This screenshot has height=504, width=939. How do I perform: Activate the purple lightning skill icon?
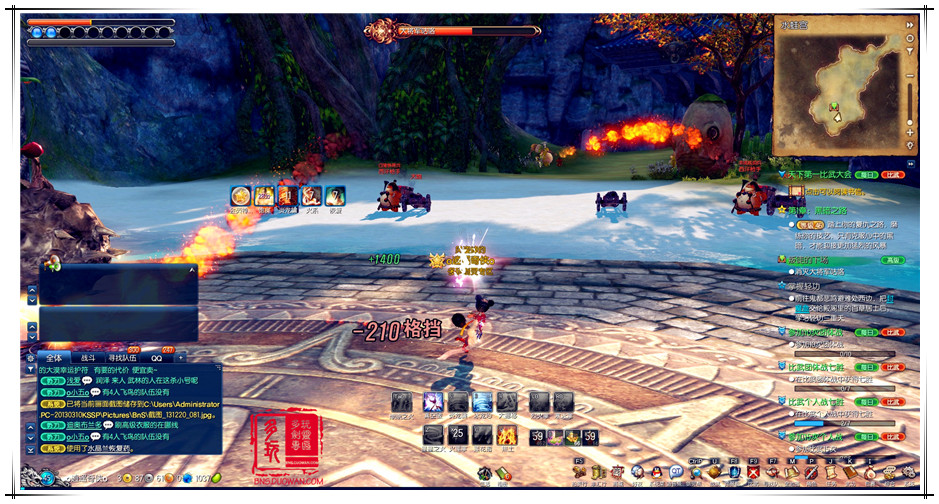coord(433,402)
